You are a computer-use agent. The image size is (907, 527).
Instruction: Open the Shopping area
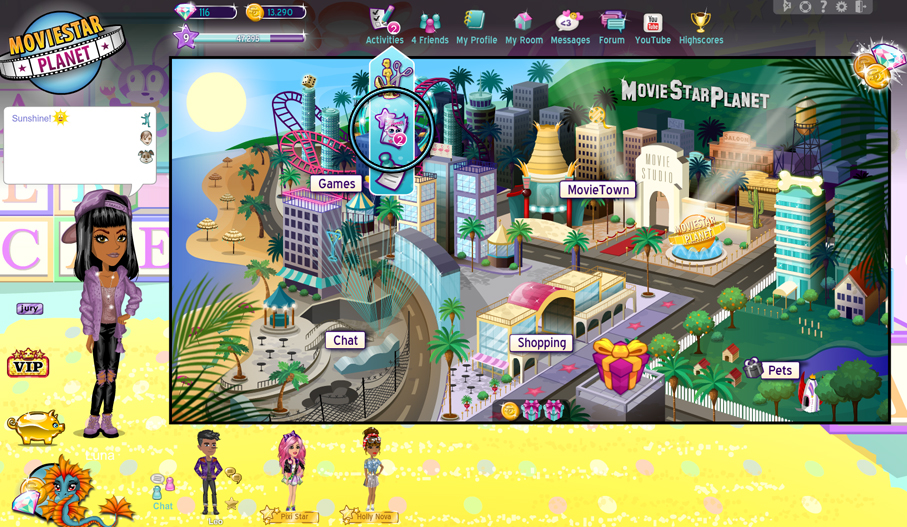(542, 343)
